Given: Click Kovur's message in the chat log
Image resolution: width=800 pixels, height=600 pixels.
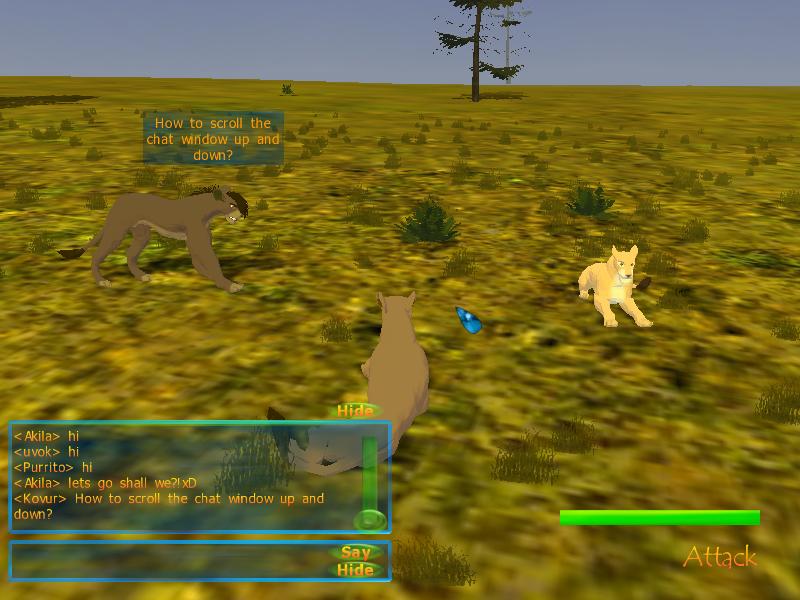Looking at the screenshot, I should pos(168,506).
